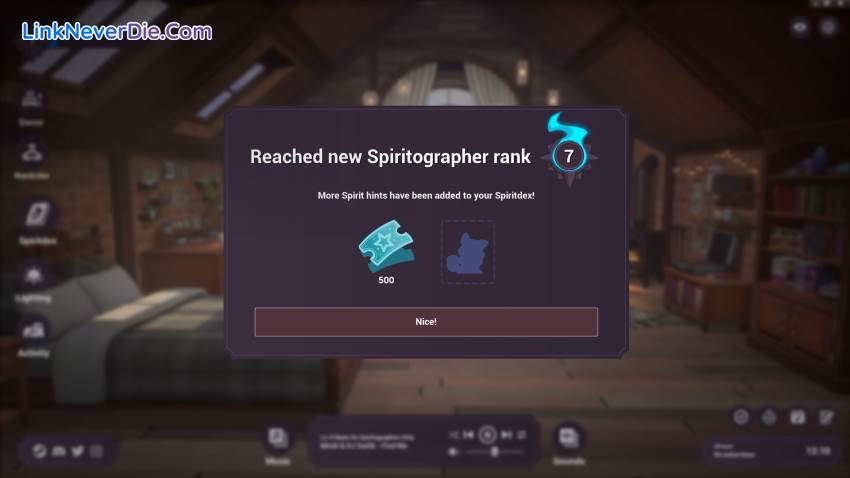The width and height of the screenshot is (850, 478).
Task: Open the Sounds panel
Action: point(568,439)
